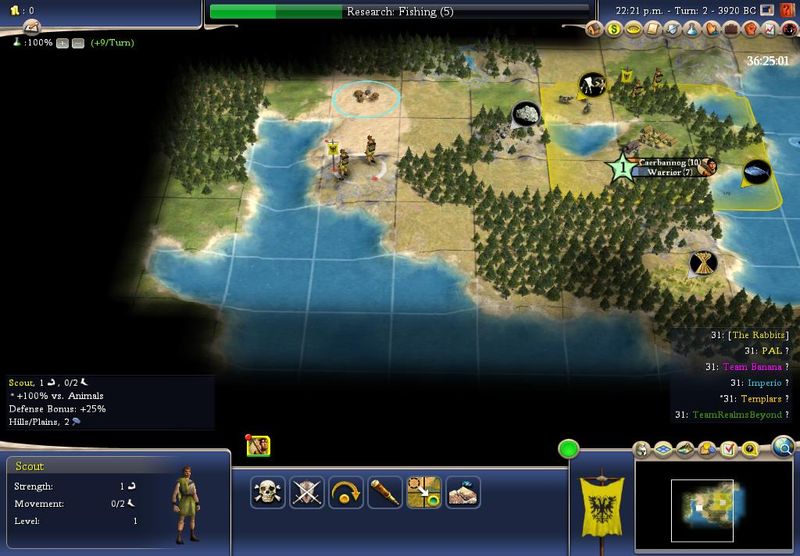800x556 pixels.
Task: Increase the research rate with plus button
Action: pyautogui.click(x=61, y=43)
